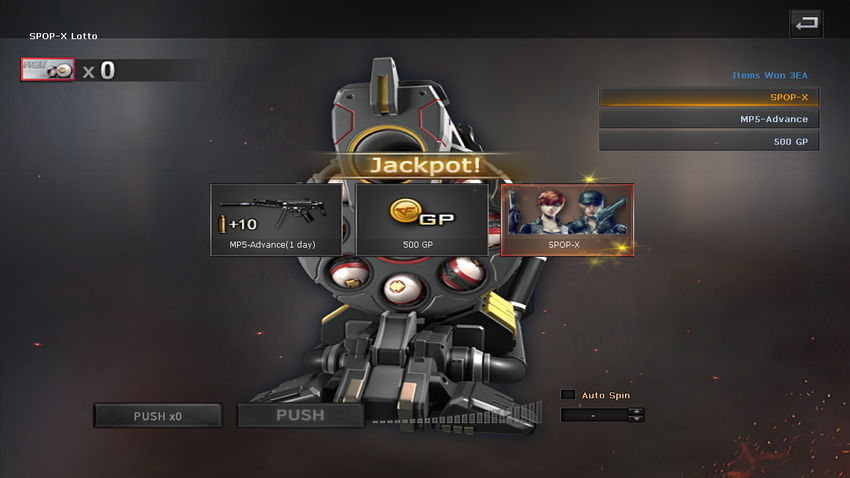The width and height of the screenshot is (850, 478).
Task: Select SPOP-X in the items won list
Action: pos(709,97)
